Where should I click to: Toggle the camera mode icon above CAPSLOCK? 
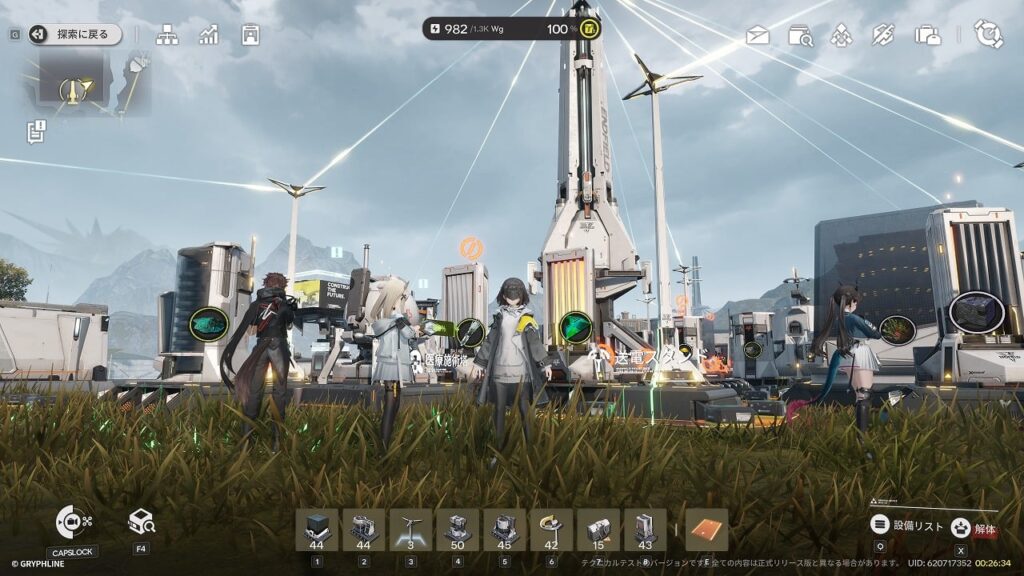[x=72, y=522]
